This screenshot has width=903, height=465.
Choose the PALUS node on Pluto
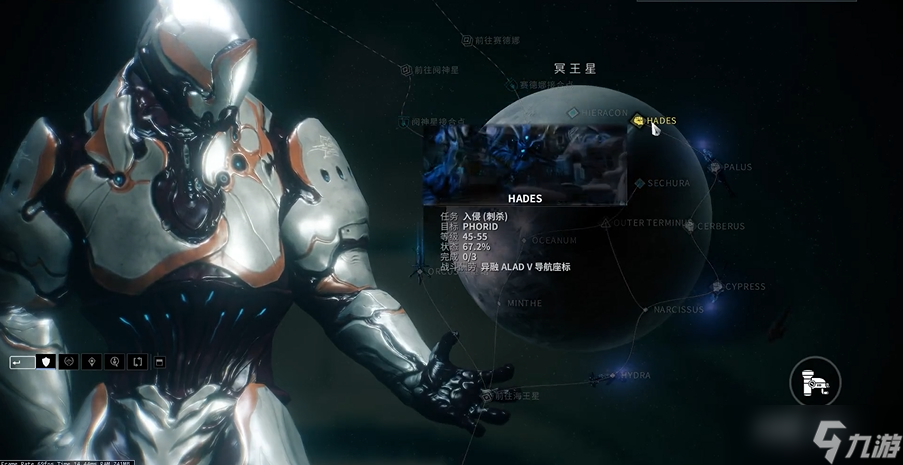click(x=716, y=167)
